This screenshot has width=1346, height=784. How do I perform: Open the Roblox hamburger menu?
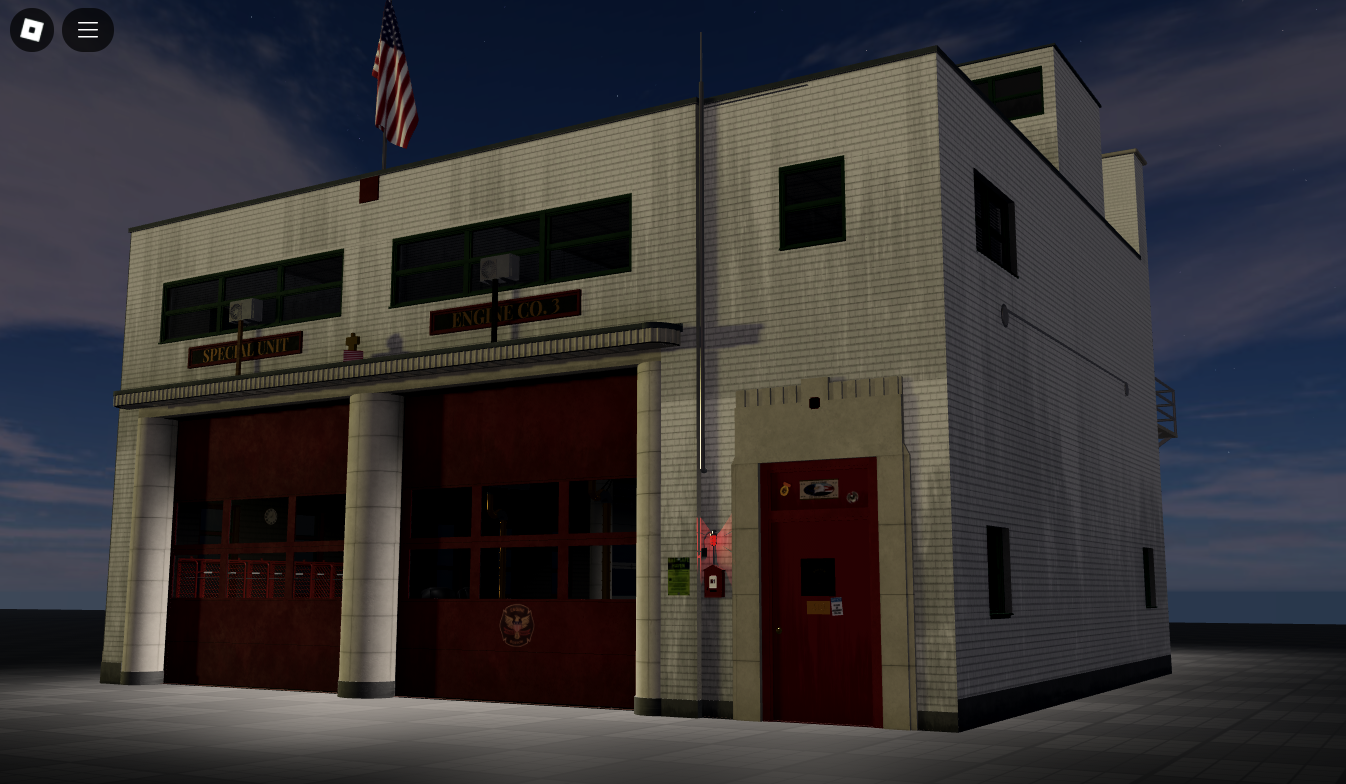click(88, 30)
